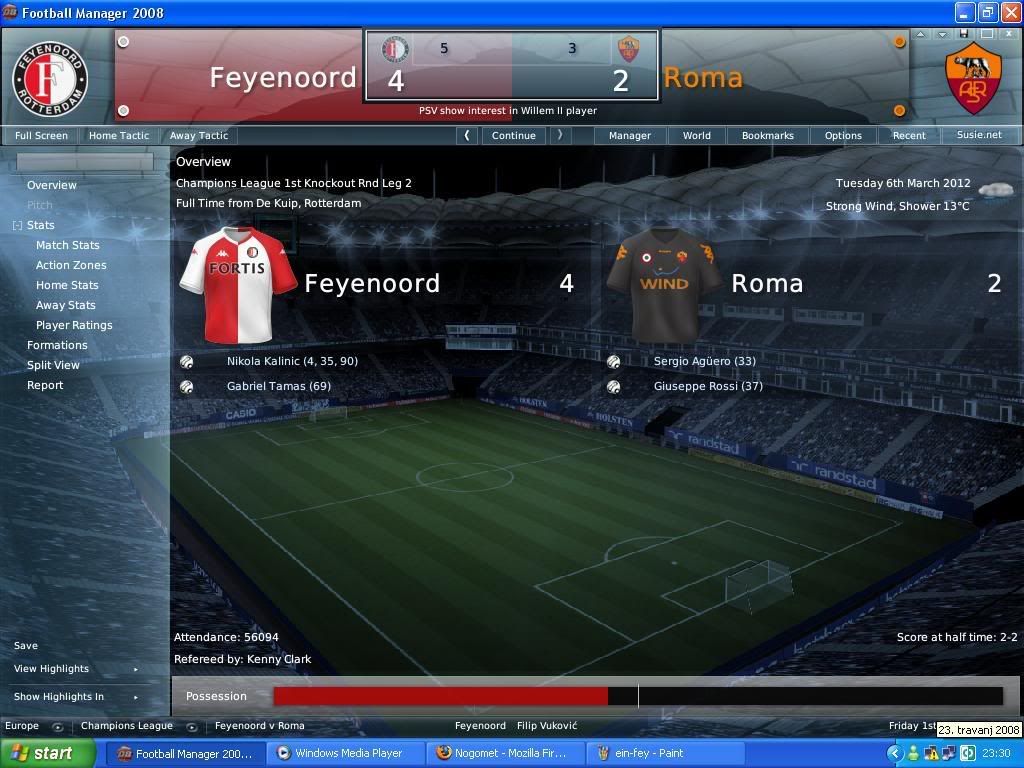The width and height of the screenshot is (1024, 768).
Task: Open the Options menu
Action: point(843,135)
